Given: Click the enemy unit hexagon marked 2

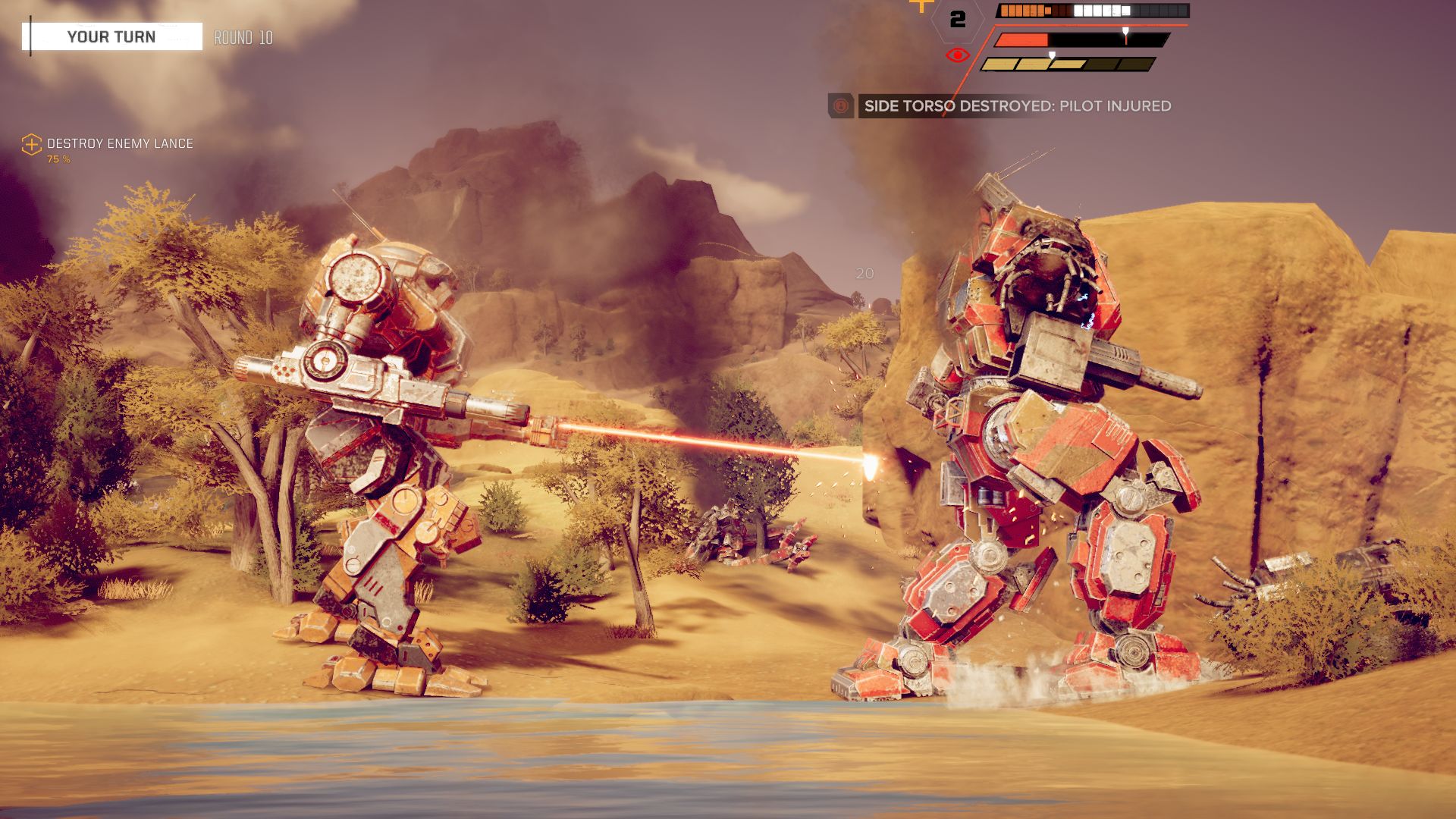Looking at the screenshot, I should [958, 19].
